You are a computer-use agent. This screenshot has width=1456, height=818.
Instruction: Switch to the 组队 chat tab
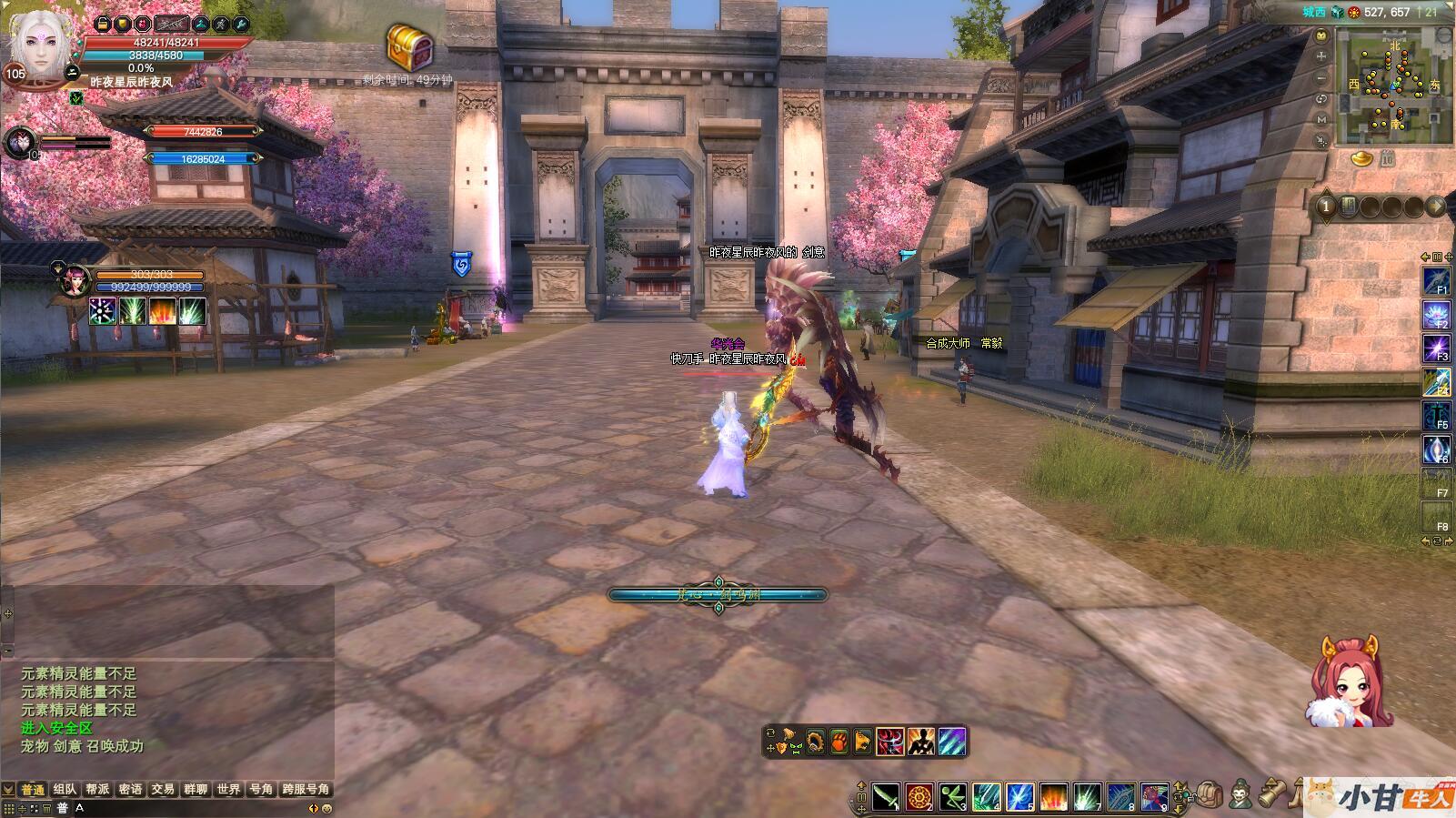65,790
